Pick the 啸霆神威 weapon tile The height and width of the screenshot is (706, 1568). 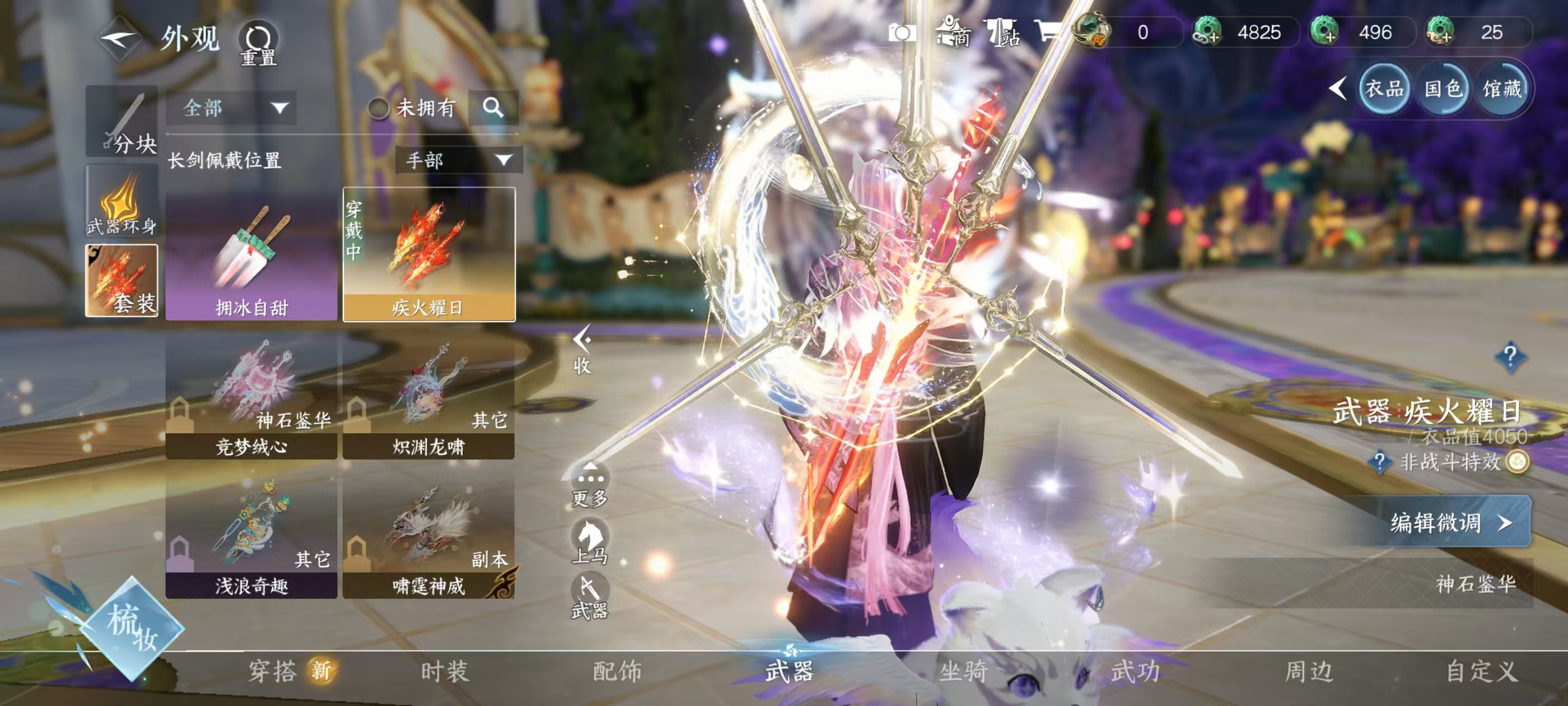pyautogui.click(x=428, y=537)
